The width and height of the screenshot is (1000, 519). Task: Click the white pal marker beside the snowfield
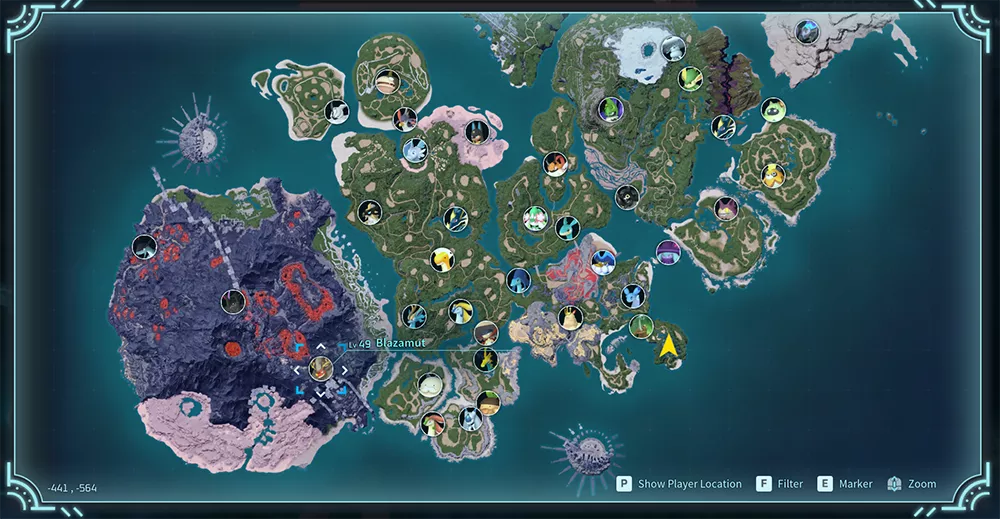coord(674,48)
